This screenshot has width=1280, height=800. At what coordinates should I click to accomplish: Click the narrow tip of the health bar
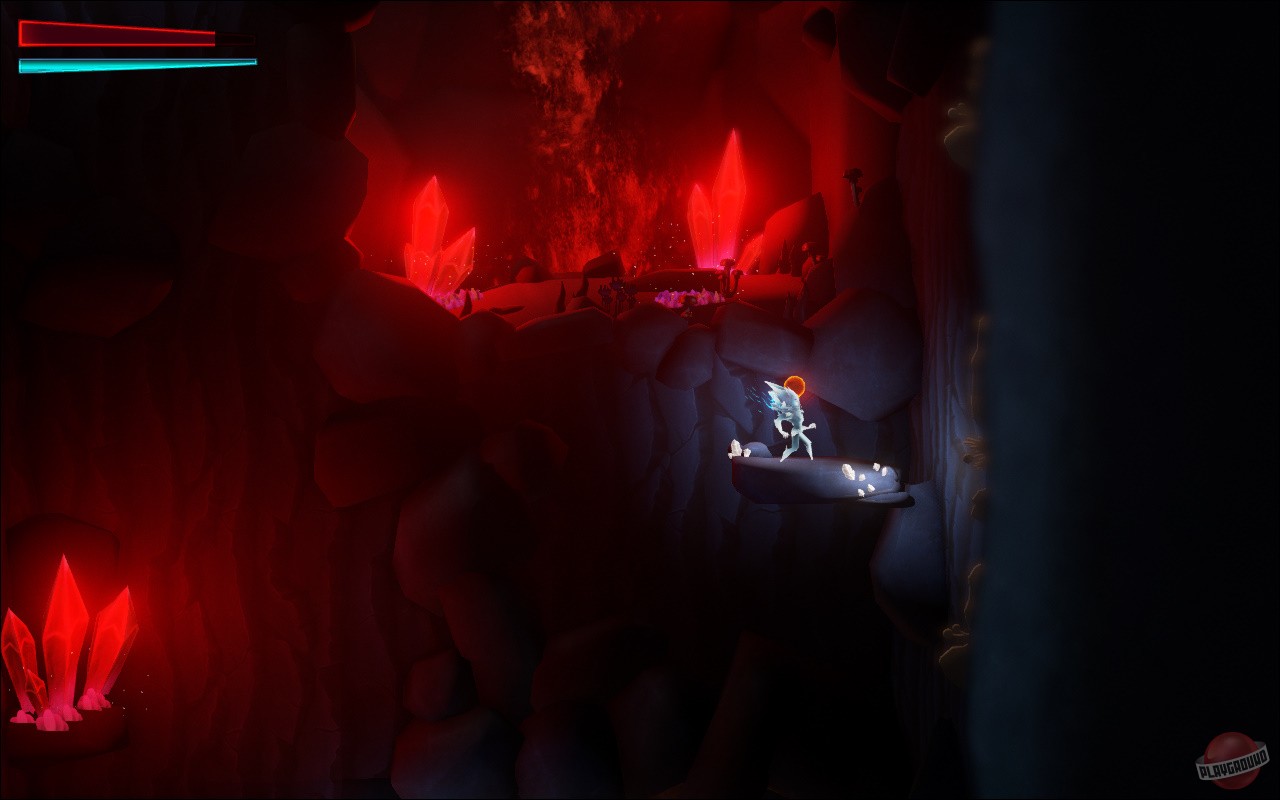click(x=213, y=38)
